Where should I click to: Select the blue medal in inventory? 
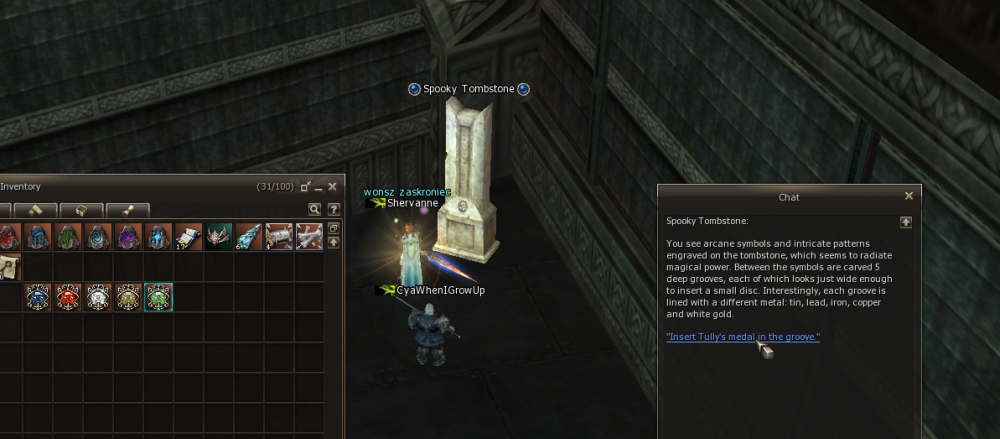coord(38,297)
